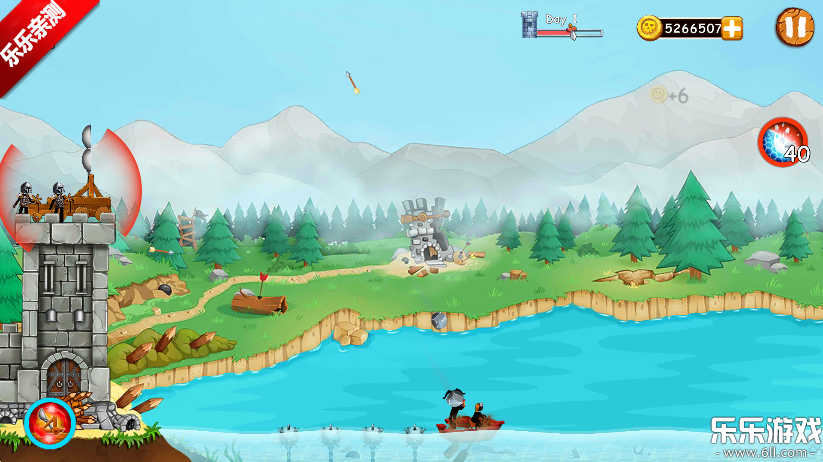Tap the plus button to add coins
This screenshot has width=823, height=462.
(x=732, y=28)
